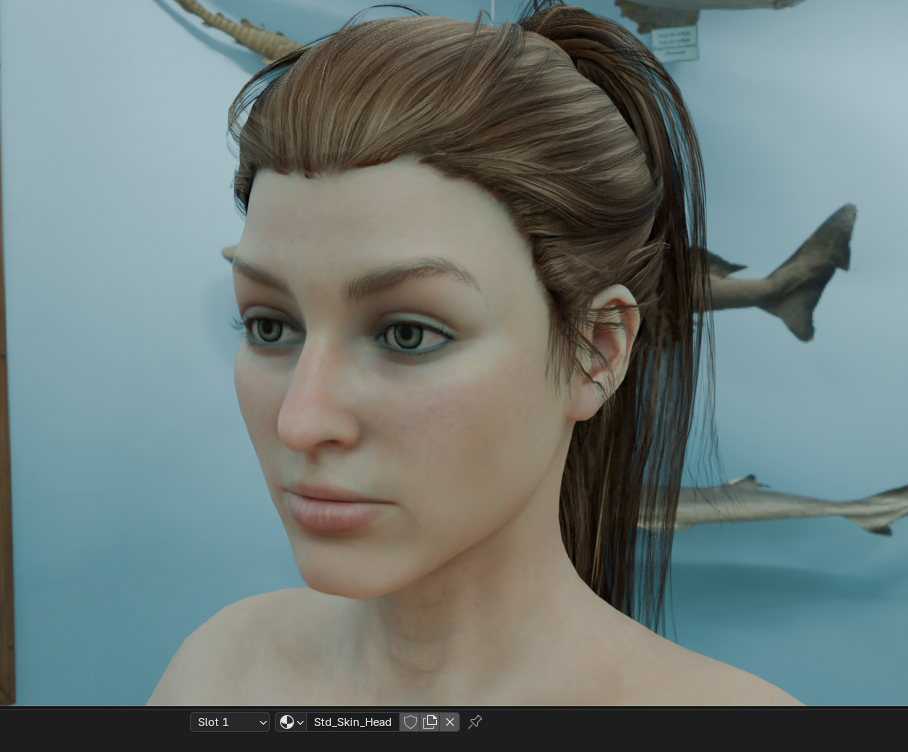Open the Slot 1 material slot dropdown

[x=230, y=722]
